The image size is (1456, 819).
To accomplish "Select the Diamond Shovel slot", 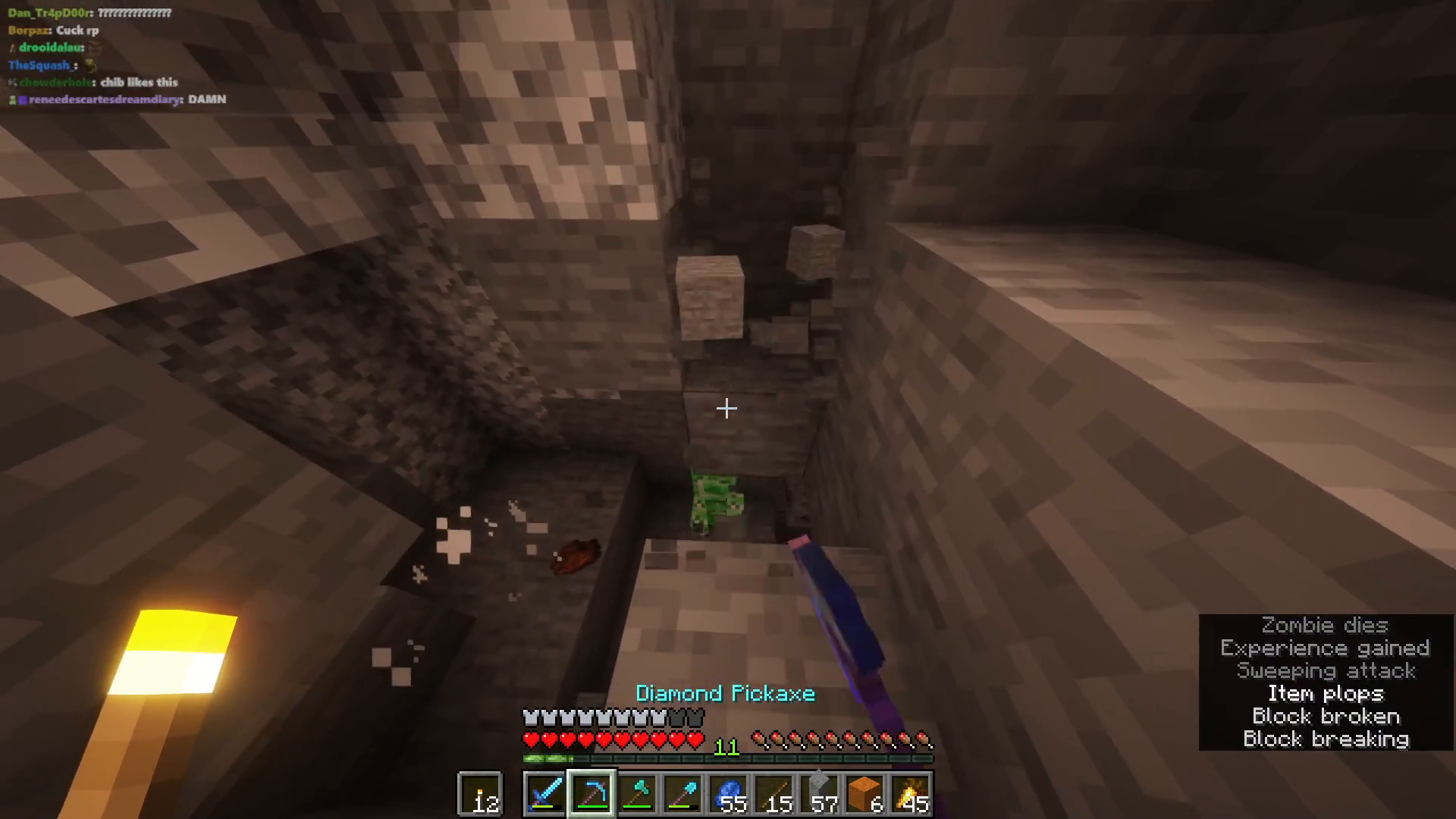I will coord(684,792).
